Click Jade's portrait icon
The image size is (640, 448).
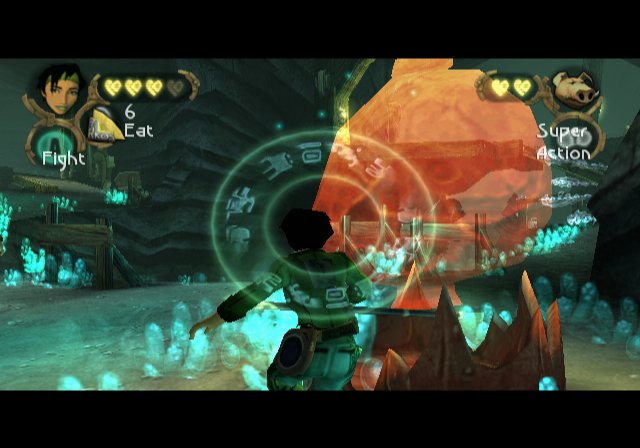[x=58, y=88]
